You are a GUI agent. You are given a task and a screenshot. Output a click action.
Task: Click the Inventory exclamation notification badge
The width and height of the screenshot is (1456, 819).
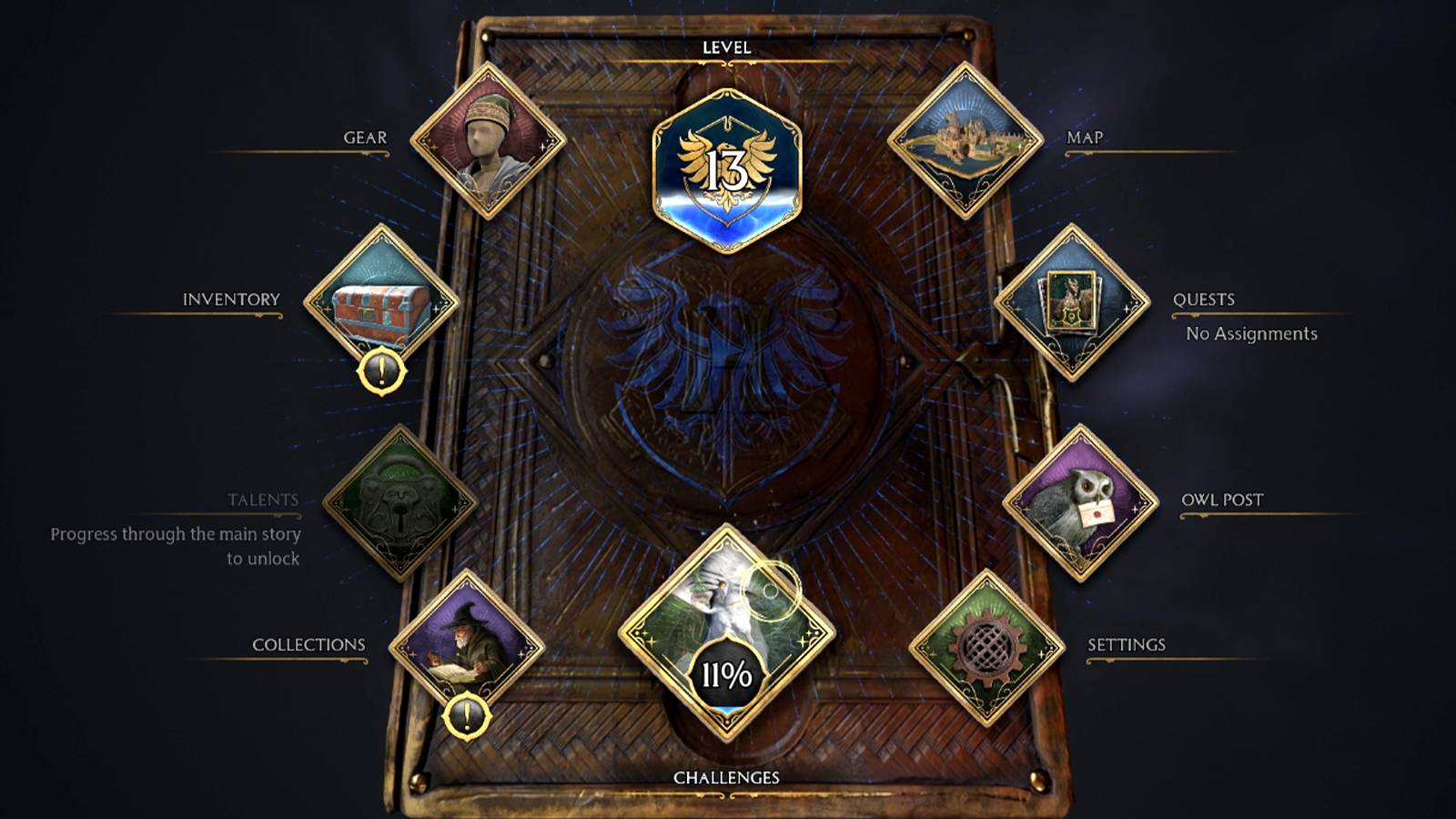pyautogui.click(x=382, y=371)
